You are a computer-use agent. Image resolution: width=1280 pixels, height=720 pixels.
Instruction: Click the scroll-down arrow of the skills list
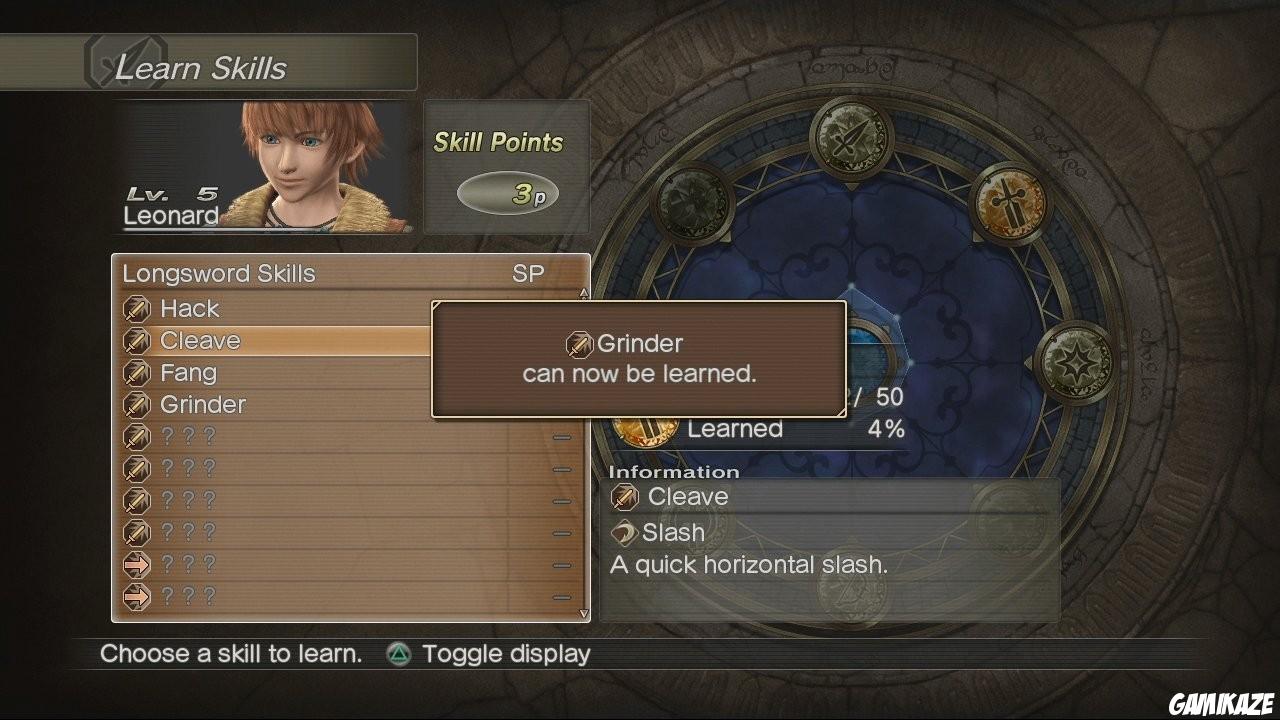584,613
